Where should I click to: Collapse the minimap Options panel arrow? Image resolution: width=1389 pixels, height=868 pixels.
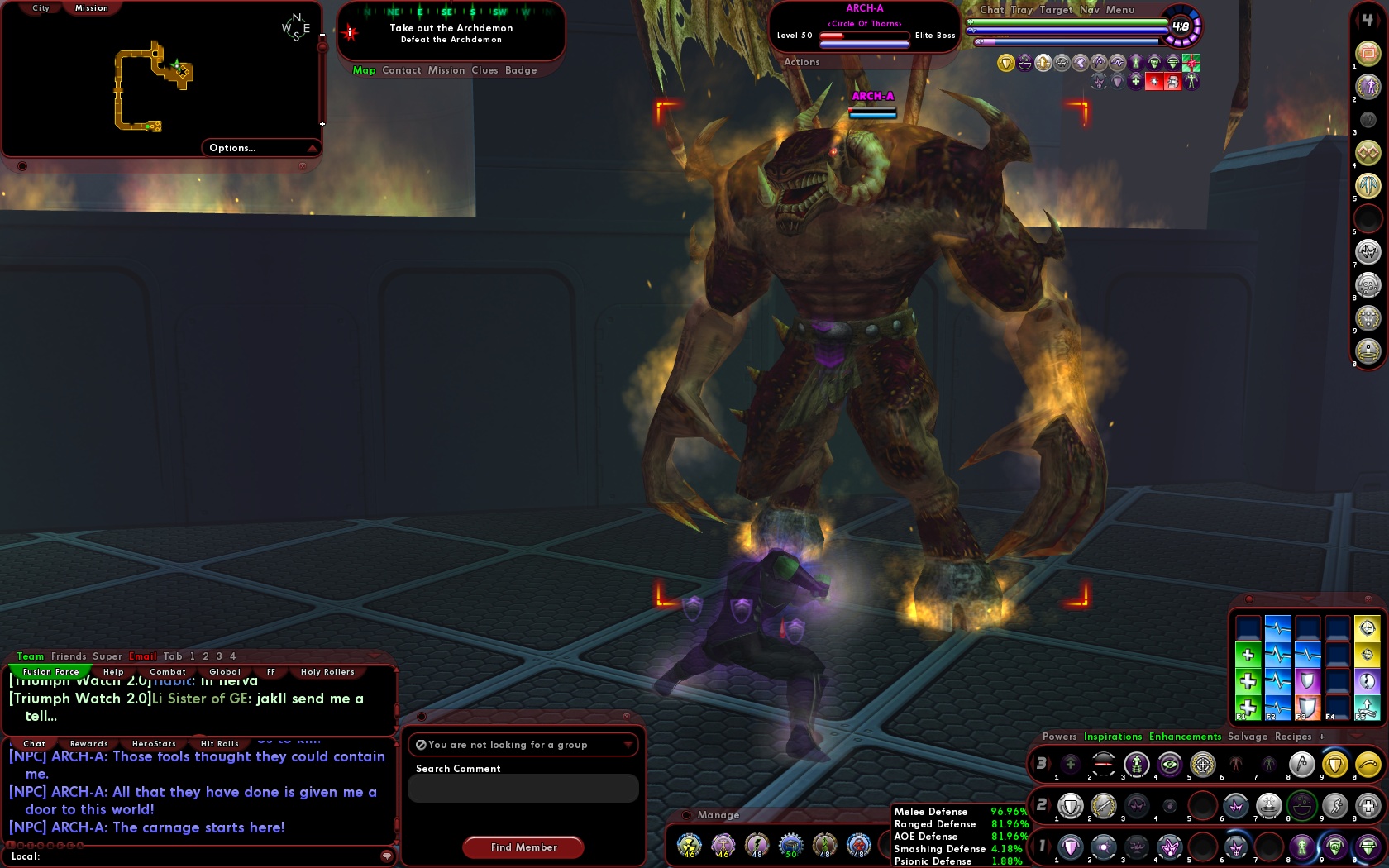point(313,148)
